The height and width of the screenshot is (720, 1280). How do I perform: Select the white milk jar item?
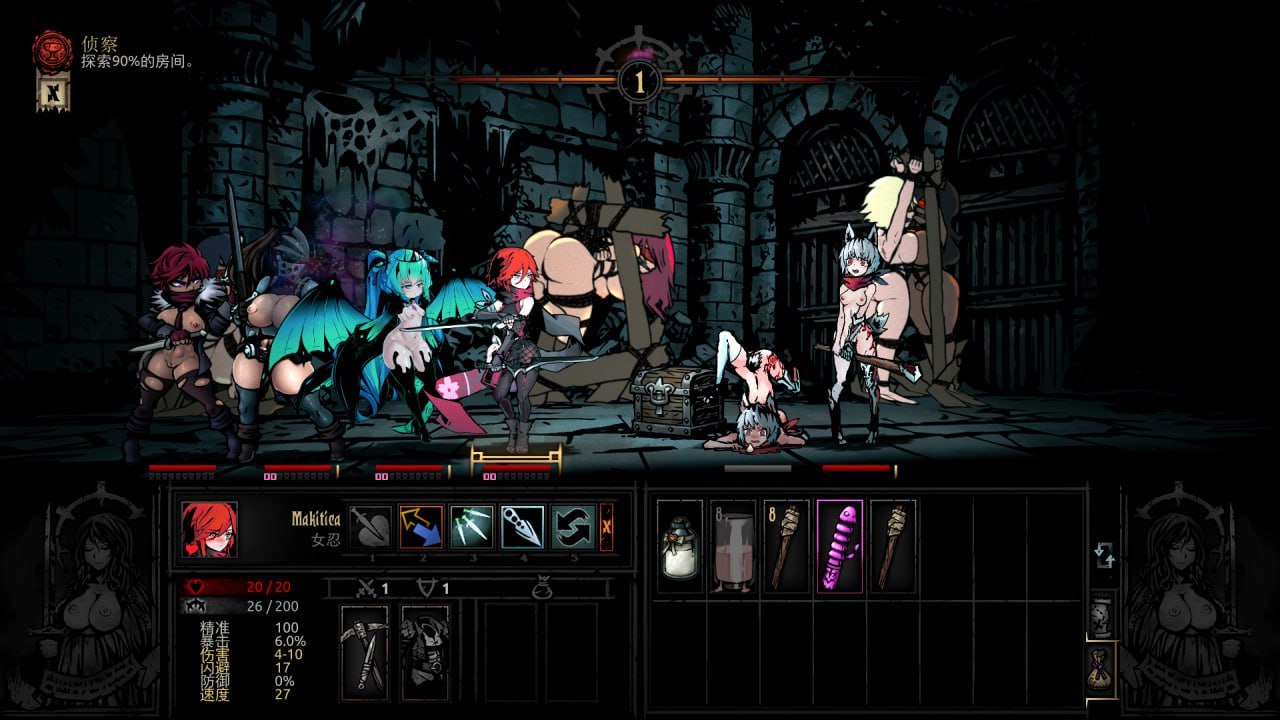click(x=680, y=547)
